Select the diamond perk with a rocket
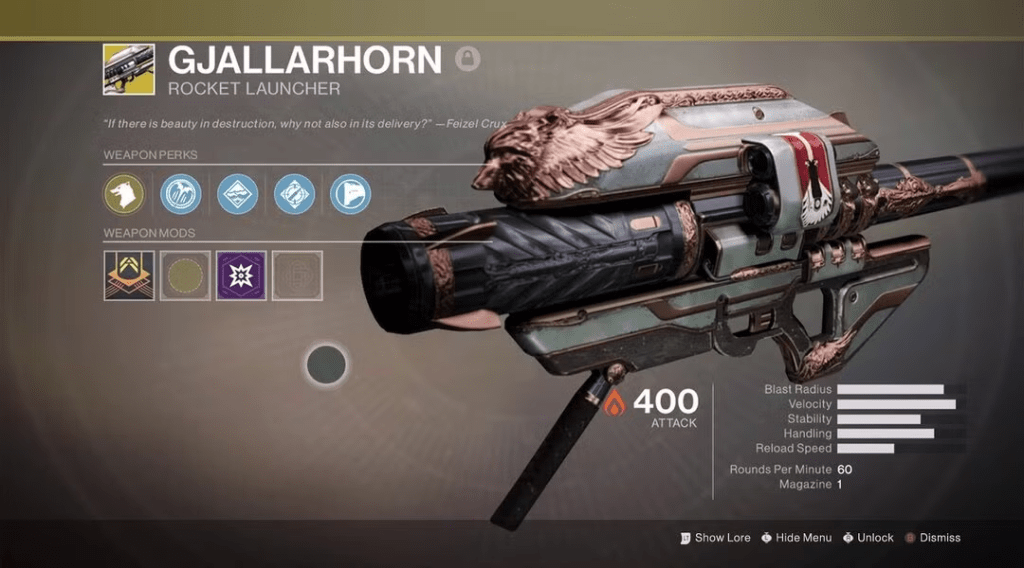The width and height of the screenshot is (1024, 568). 294,194
